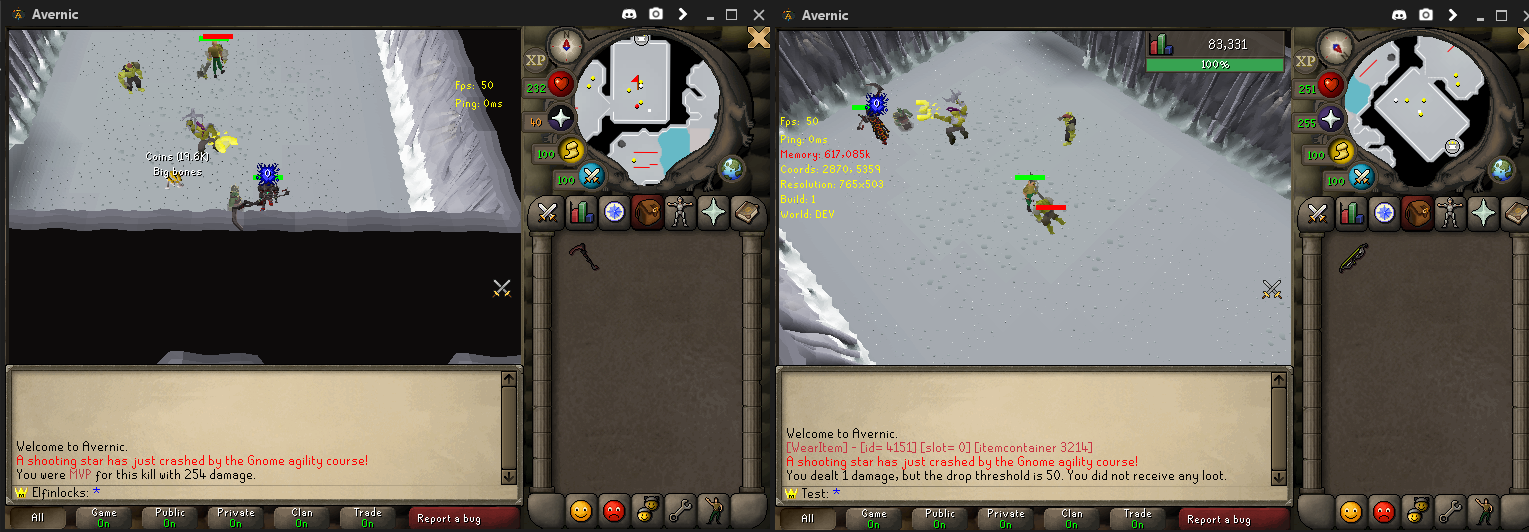
Task: Switch Test's chat to the Private filter
Action: pyautogui.click(x=1006, y=518)
